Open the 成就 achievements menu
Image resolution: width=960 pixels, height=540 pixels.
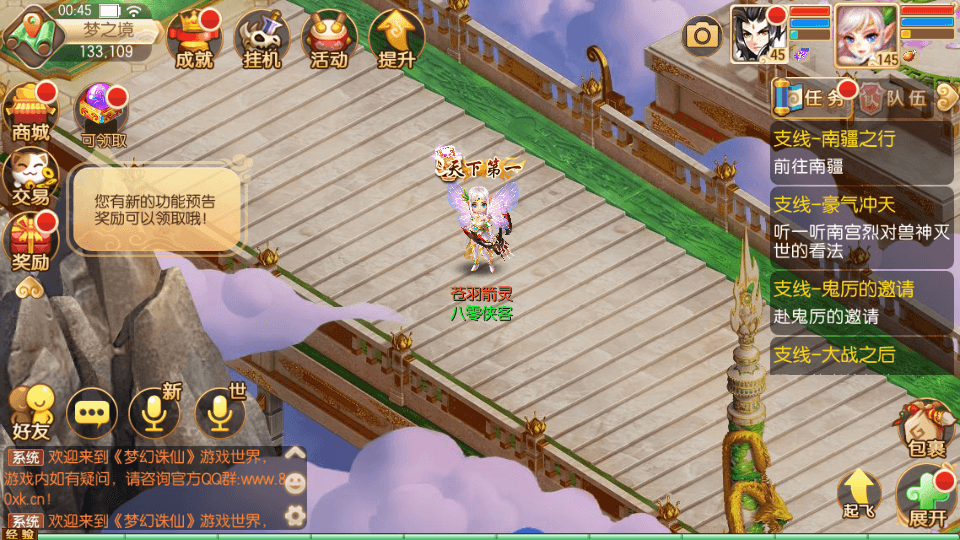[194, 40]
